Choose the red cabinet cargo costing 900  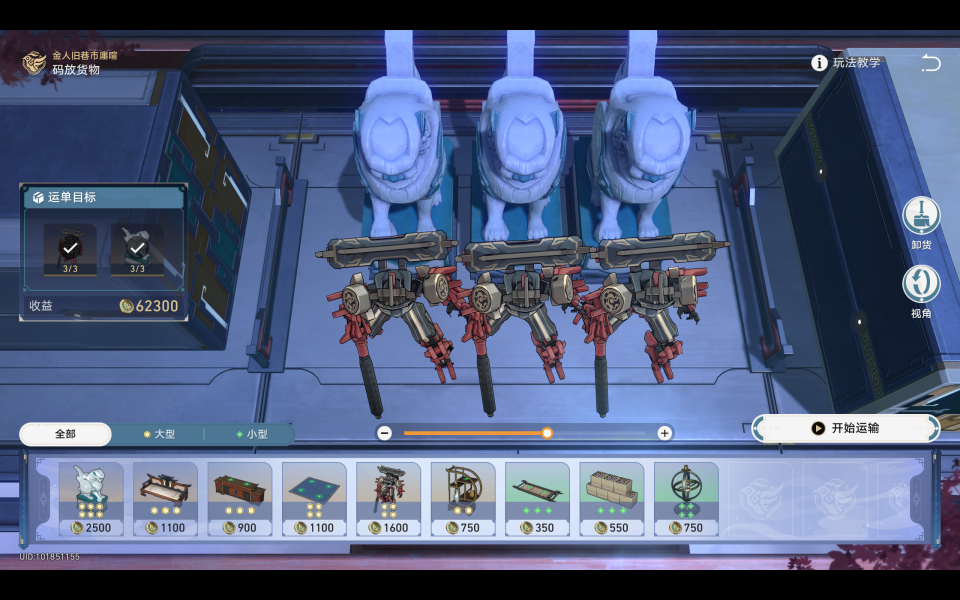tap(240, 498)
